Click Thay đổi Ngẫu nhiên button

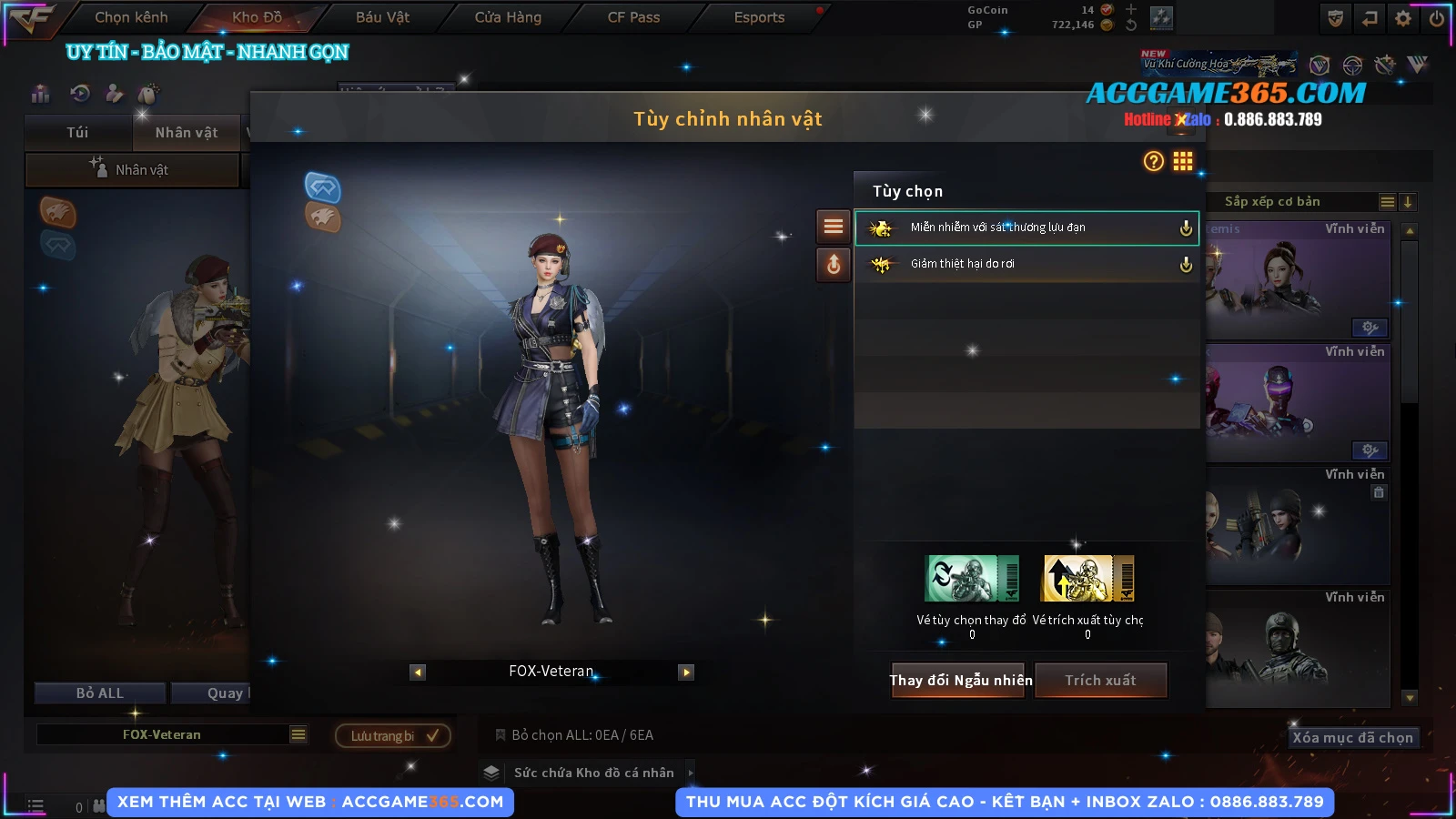pos(960,681)
